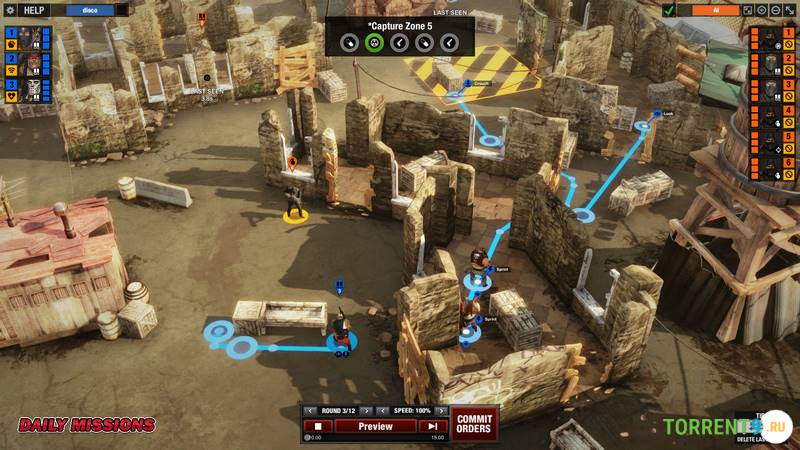Go to the previous round

310,411
